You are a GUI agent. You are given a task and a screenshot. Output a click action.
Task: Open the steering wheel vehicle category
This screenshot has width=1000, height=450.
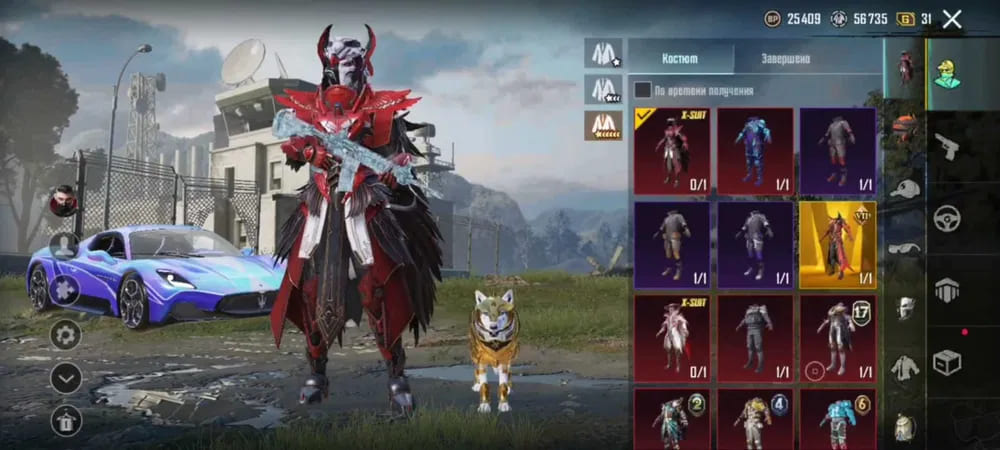click(x=946, y=218)
